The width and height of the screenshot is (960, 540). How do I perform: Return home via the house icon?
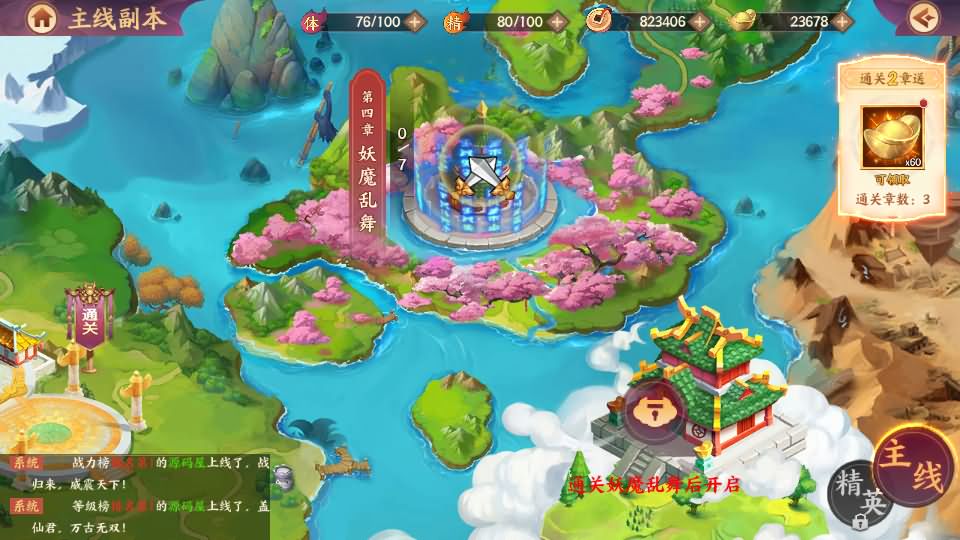42,17
